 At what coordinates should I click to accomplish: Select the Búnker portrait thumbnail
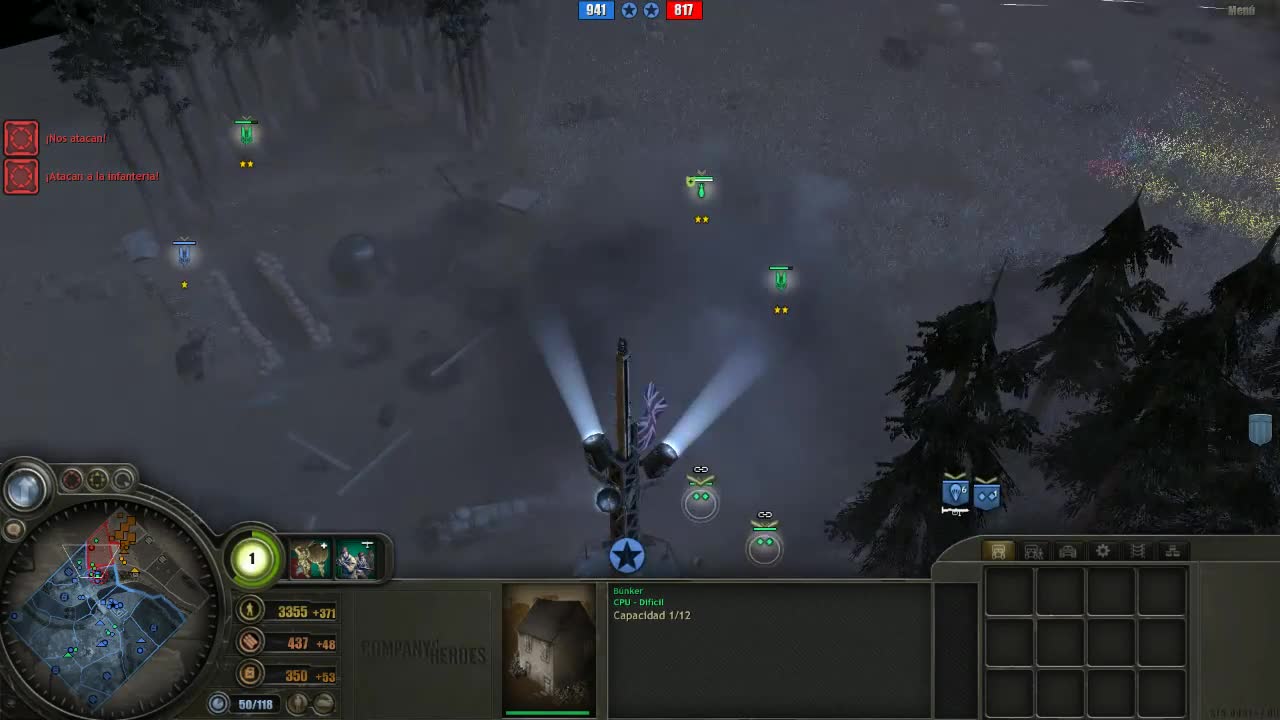pyautogui.click(x=547, y=648)
